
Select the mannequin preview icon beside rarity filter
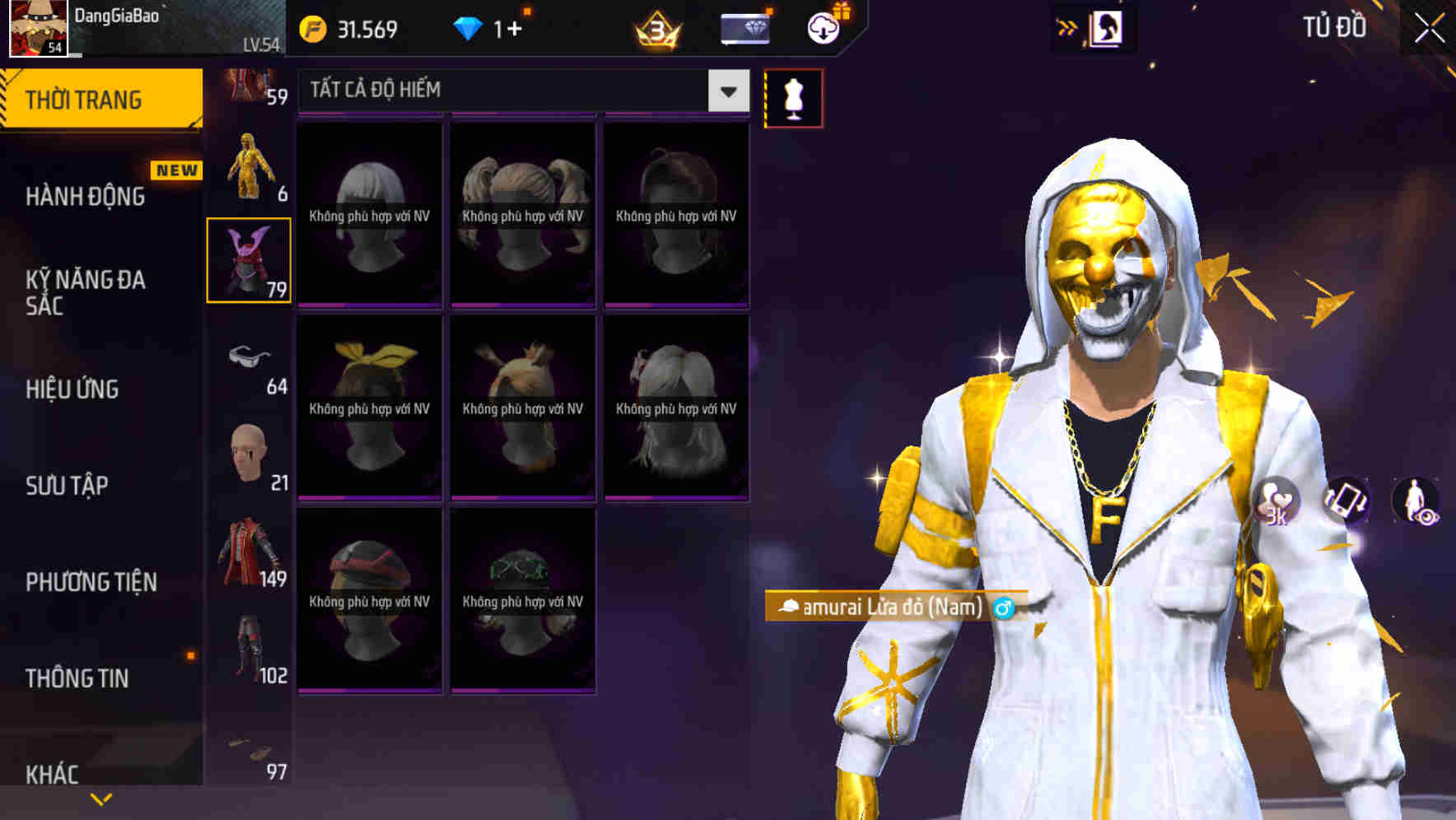click(793, 97)
